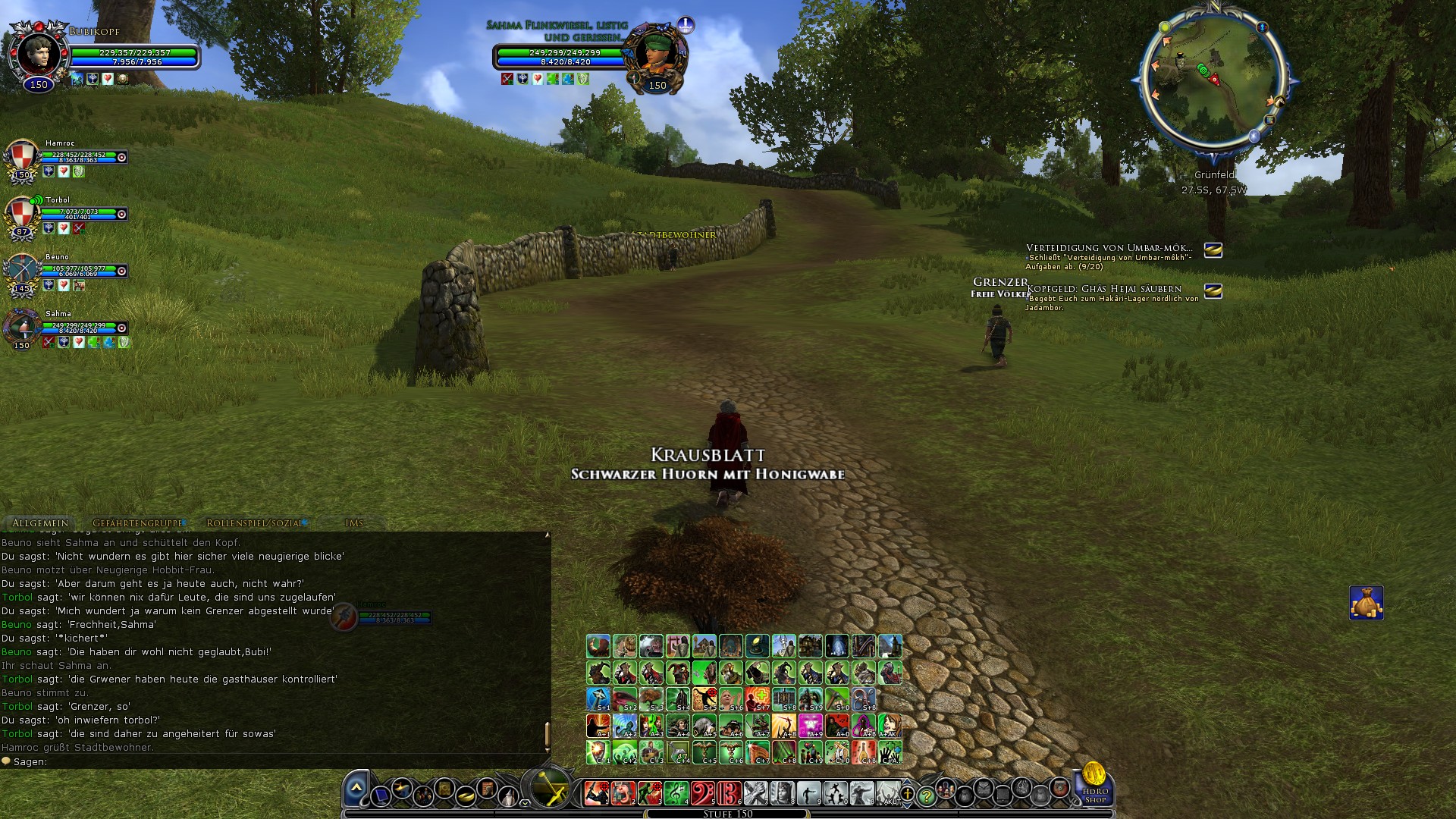Click the wizard hat icon in main toolbar
1456x819 pixels.
click(507, 795)
